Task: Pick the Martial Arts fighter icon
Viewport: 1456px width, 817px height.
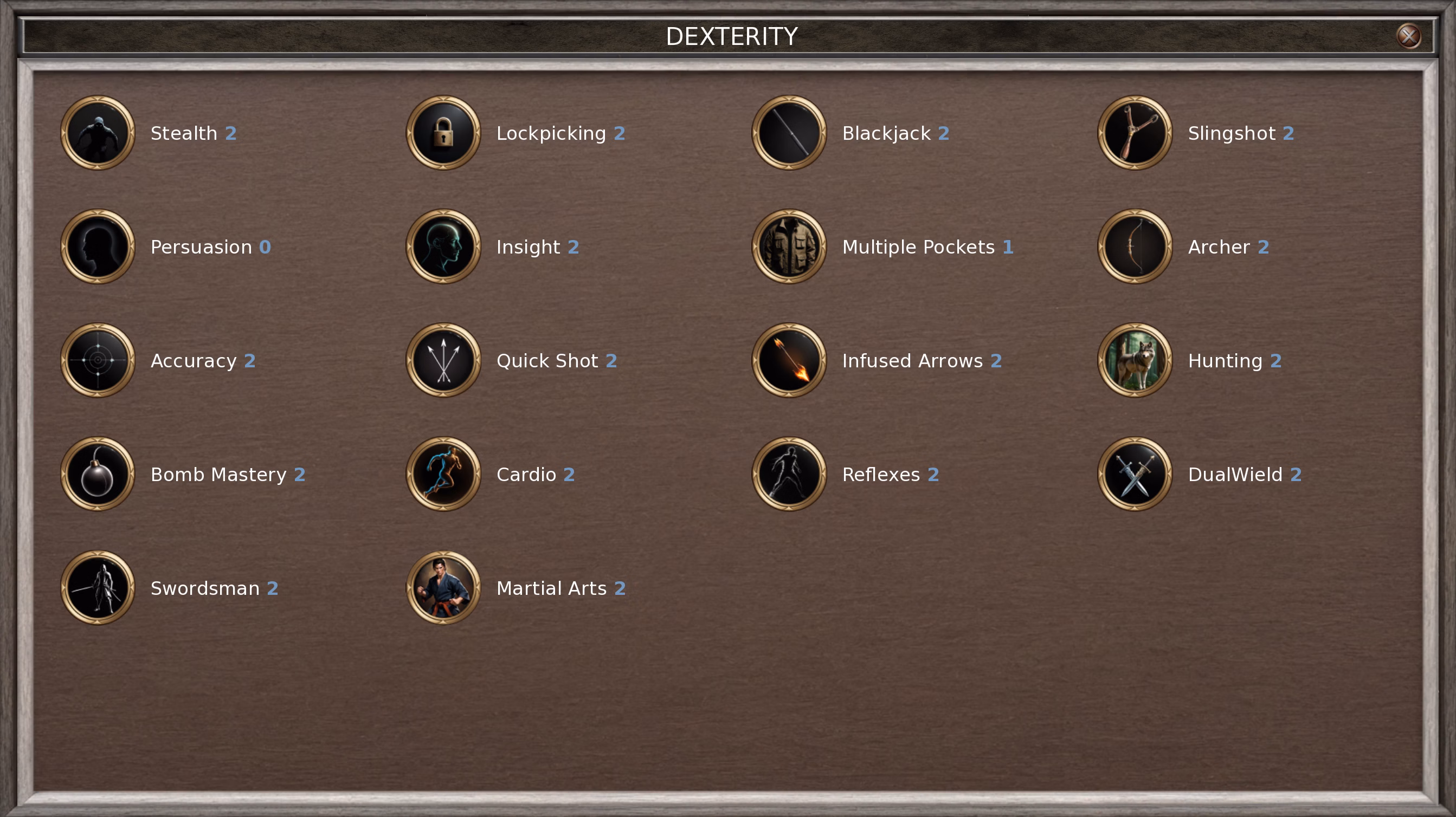Action: click(x=443, y=588)
